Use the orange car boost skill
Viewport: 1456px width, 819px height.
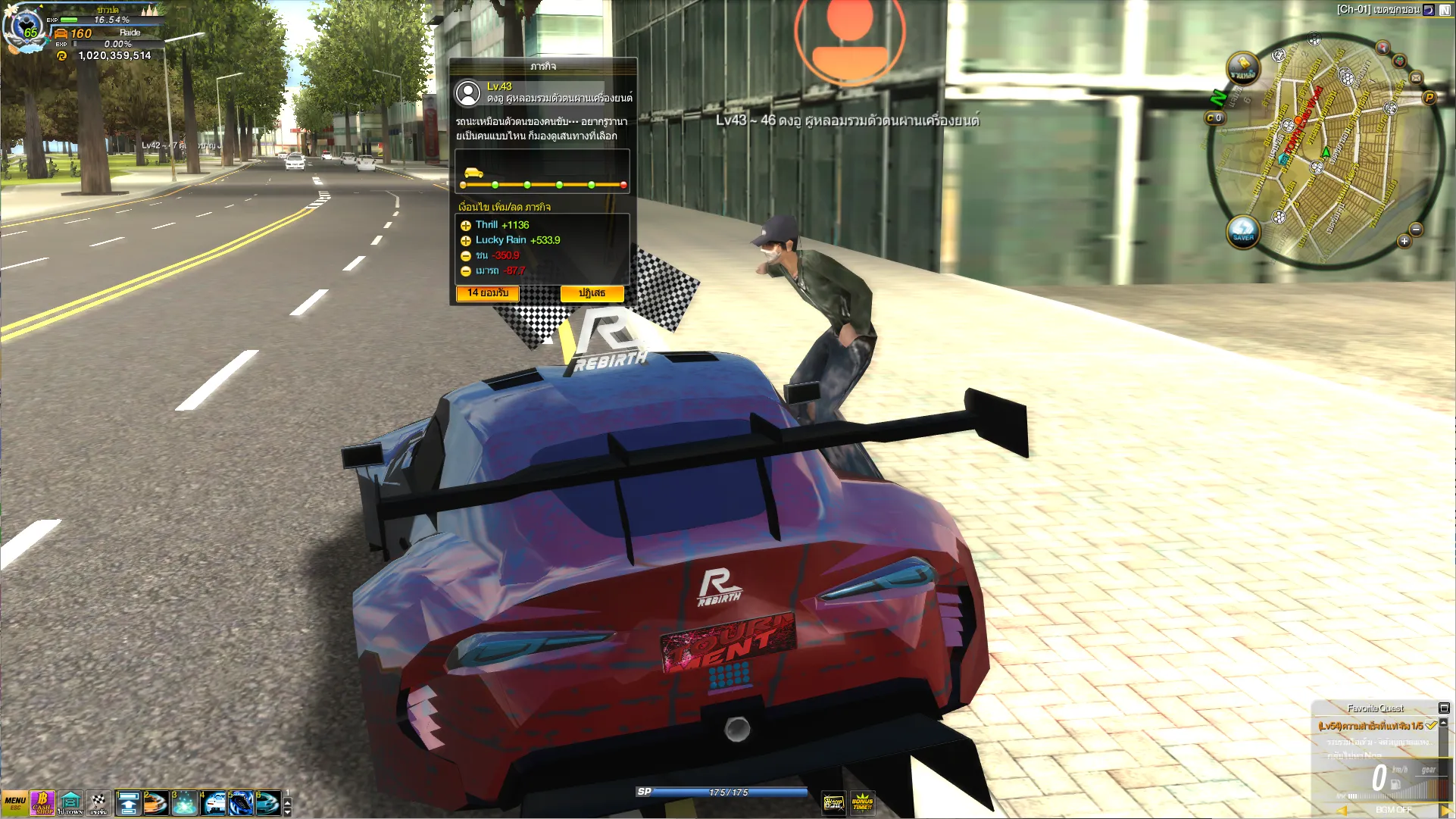pyautogui.click(x=156, y=803)
